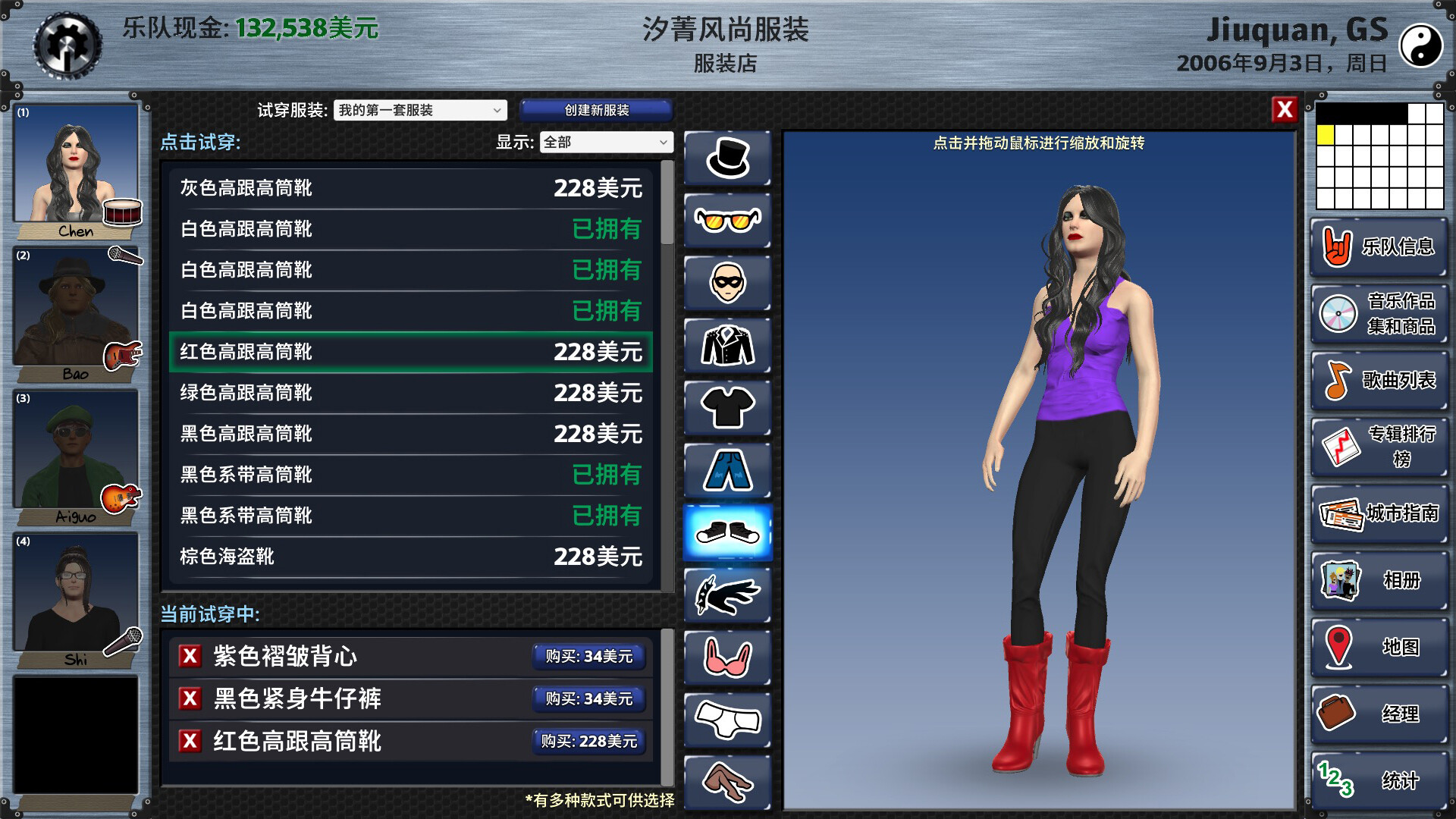Expand the 显示 filter dropdown showing 全部

604,143
